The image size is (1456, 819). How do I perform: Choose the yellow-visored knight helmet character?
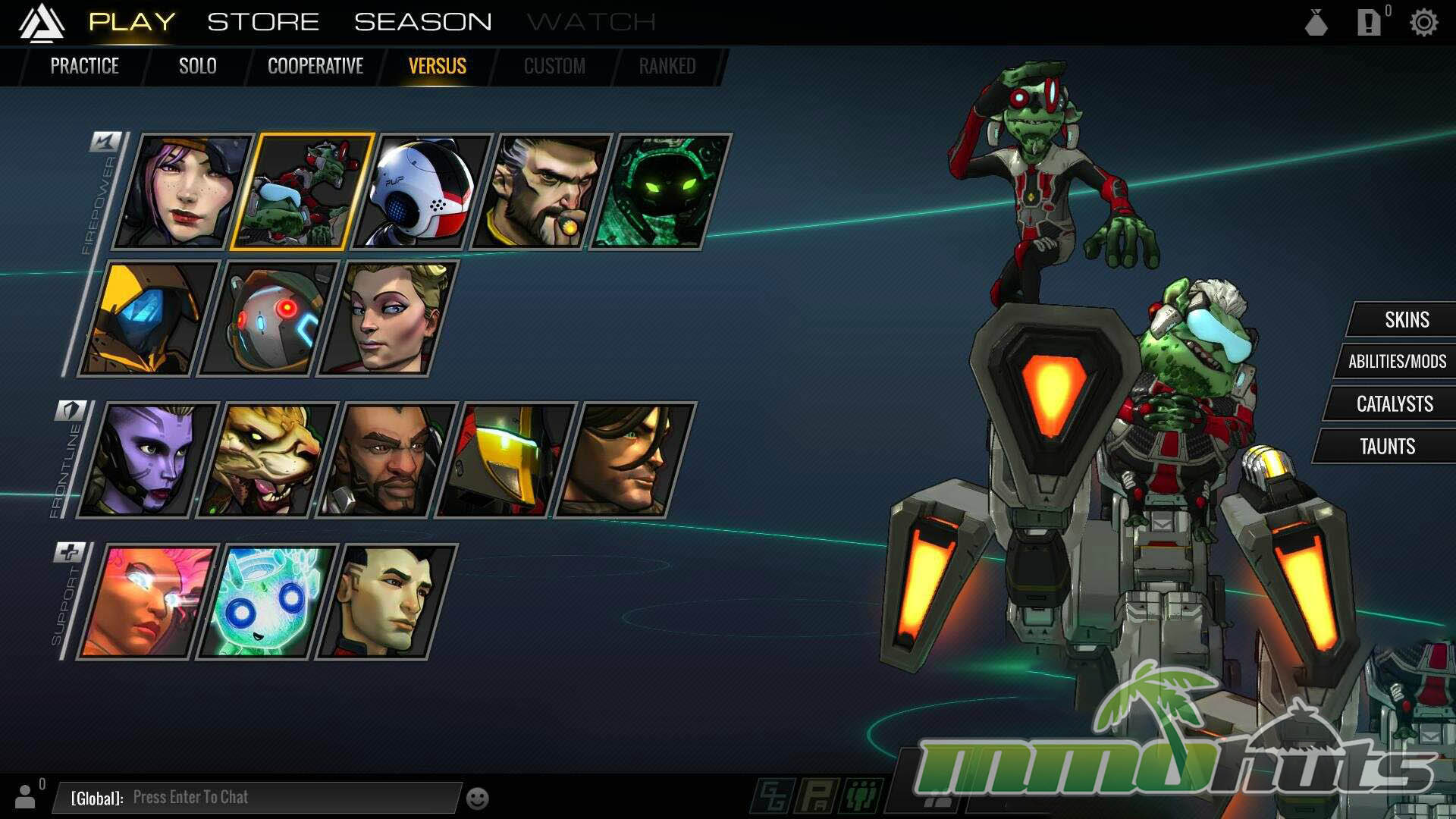click(x=504, y=460)
